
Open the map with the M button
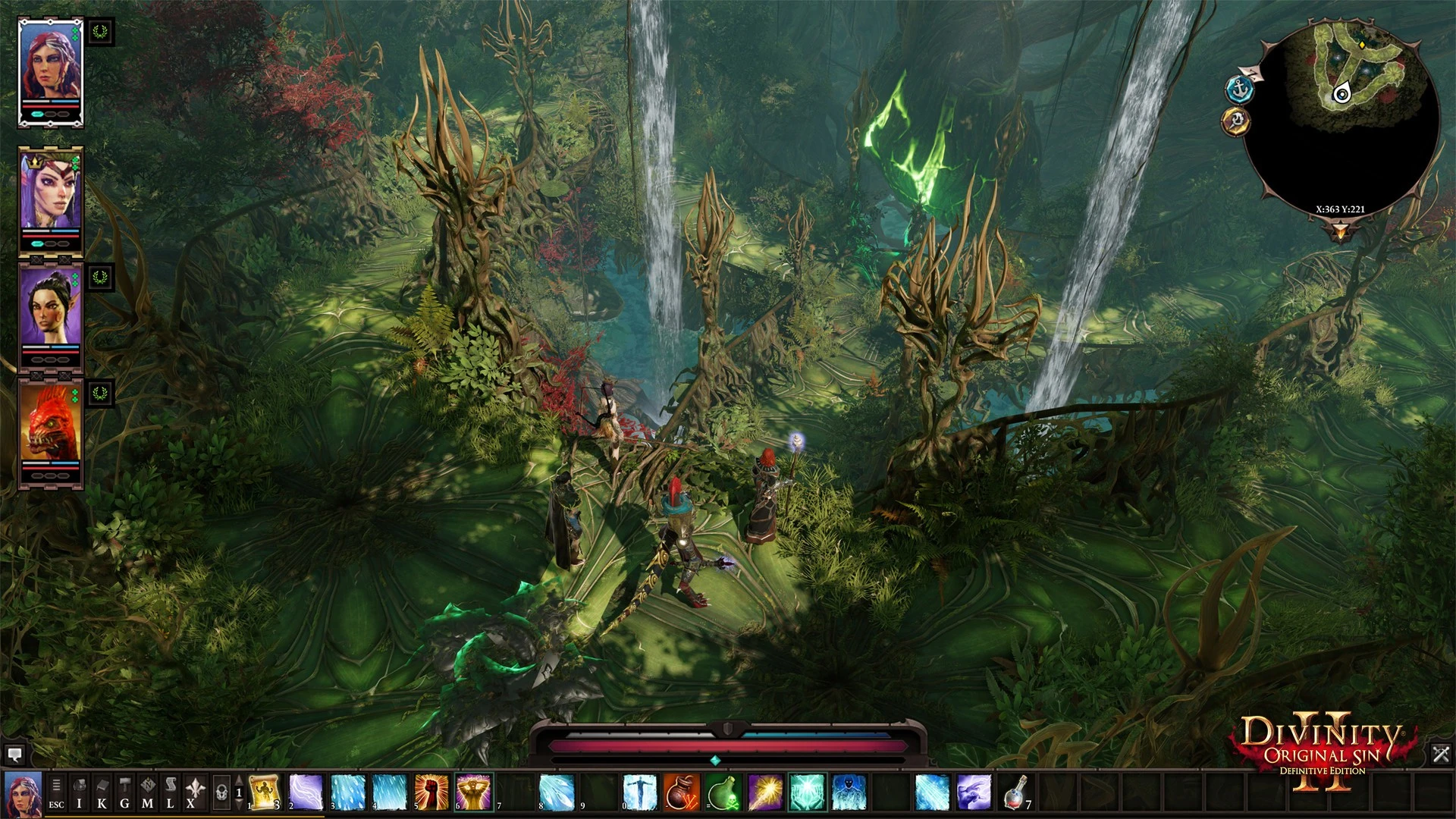click(147, 792)
